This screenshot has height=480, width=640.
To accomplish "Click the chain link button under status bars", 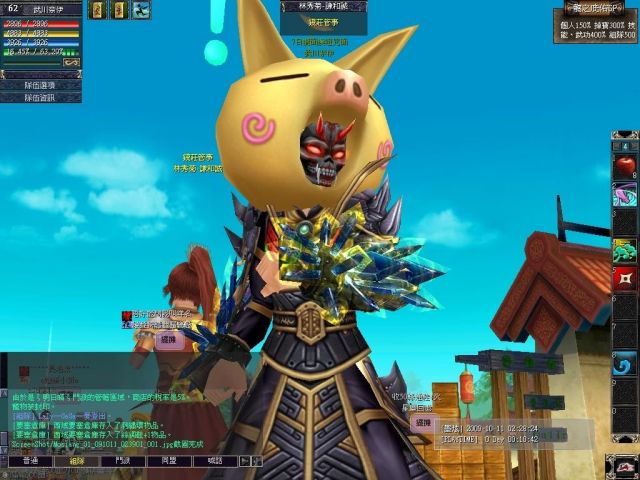I will point(70,61).
